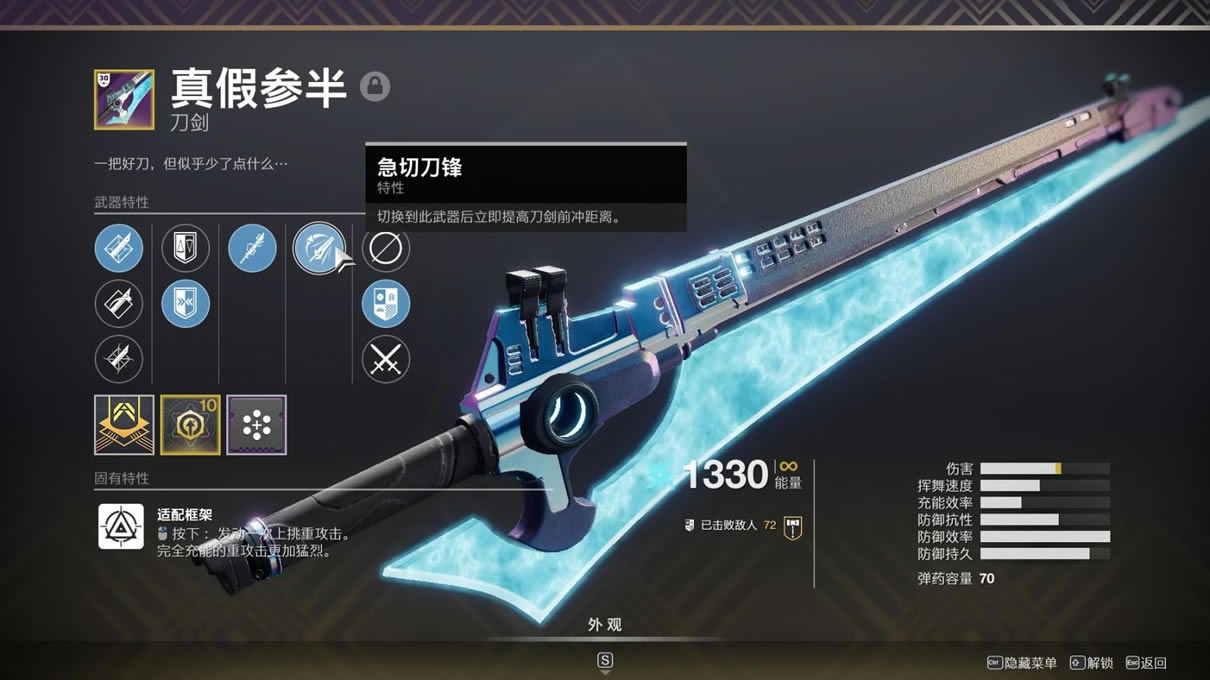Click the sword thumbnail beside the weapon title
This screenshot has width=1210, height=680.
[124, 99]
